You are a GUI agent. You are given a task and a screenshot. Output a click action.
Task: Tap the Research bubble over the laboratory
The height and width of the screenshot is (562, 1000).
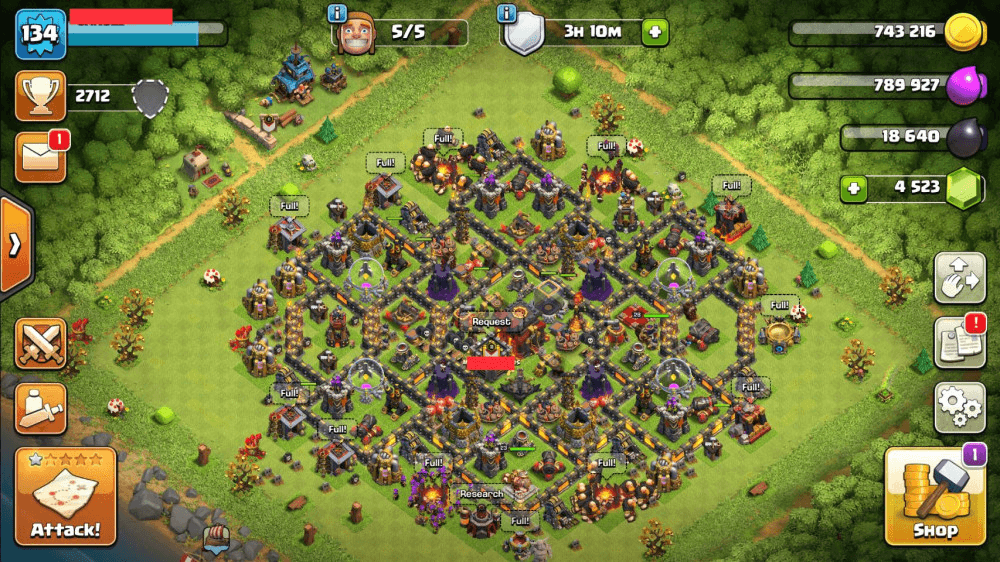481,494
